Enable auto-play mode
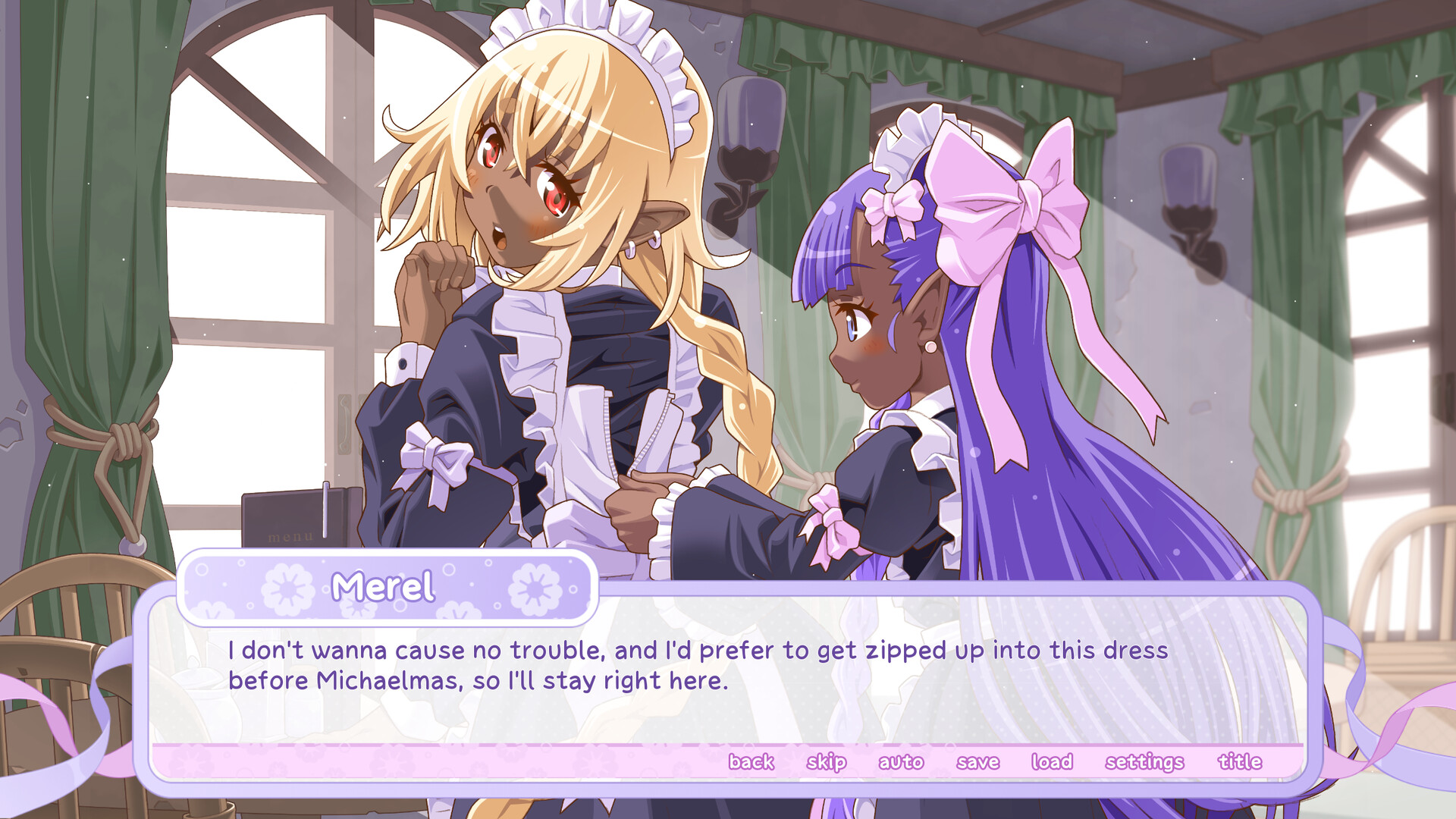This screenshot has width=1456, height=819. (902, 761)
